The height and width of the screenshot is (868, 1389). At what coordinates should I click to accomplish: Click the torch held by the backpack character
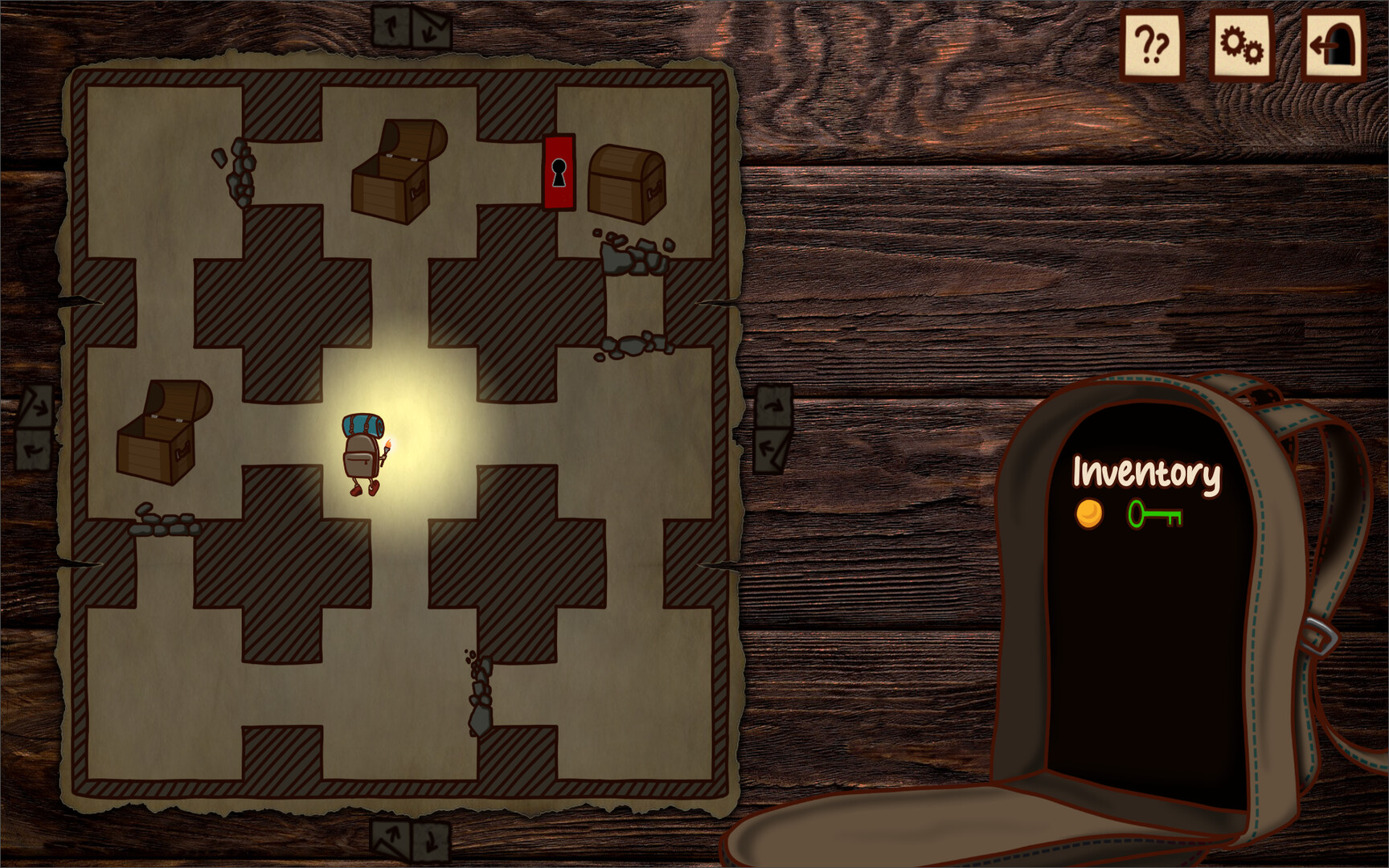pyautogui.click(x=389, y=444)
